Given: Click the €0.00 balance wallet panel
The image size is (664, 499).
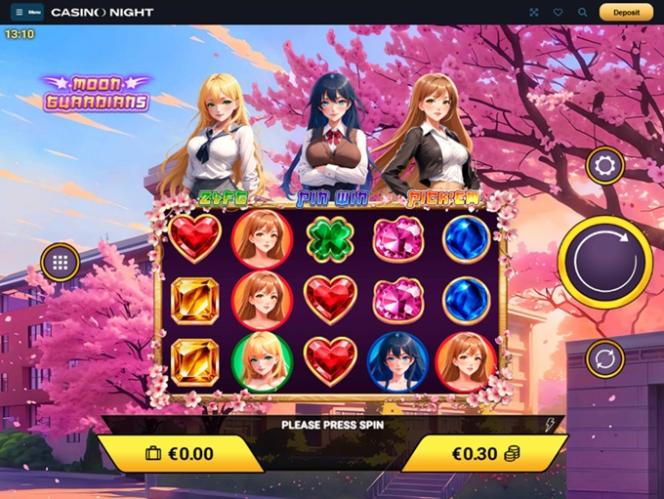Looking at the screenshot, I should click(x=180, y=453).
